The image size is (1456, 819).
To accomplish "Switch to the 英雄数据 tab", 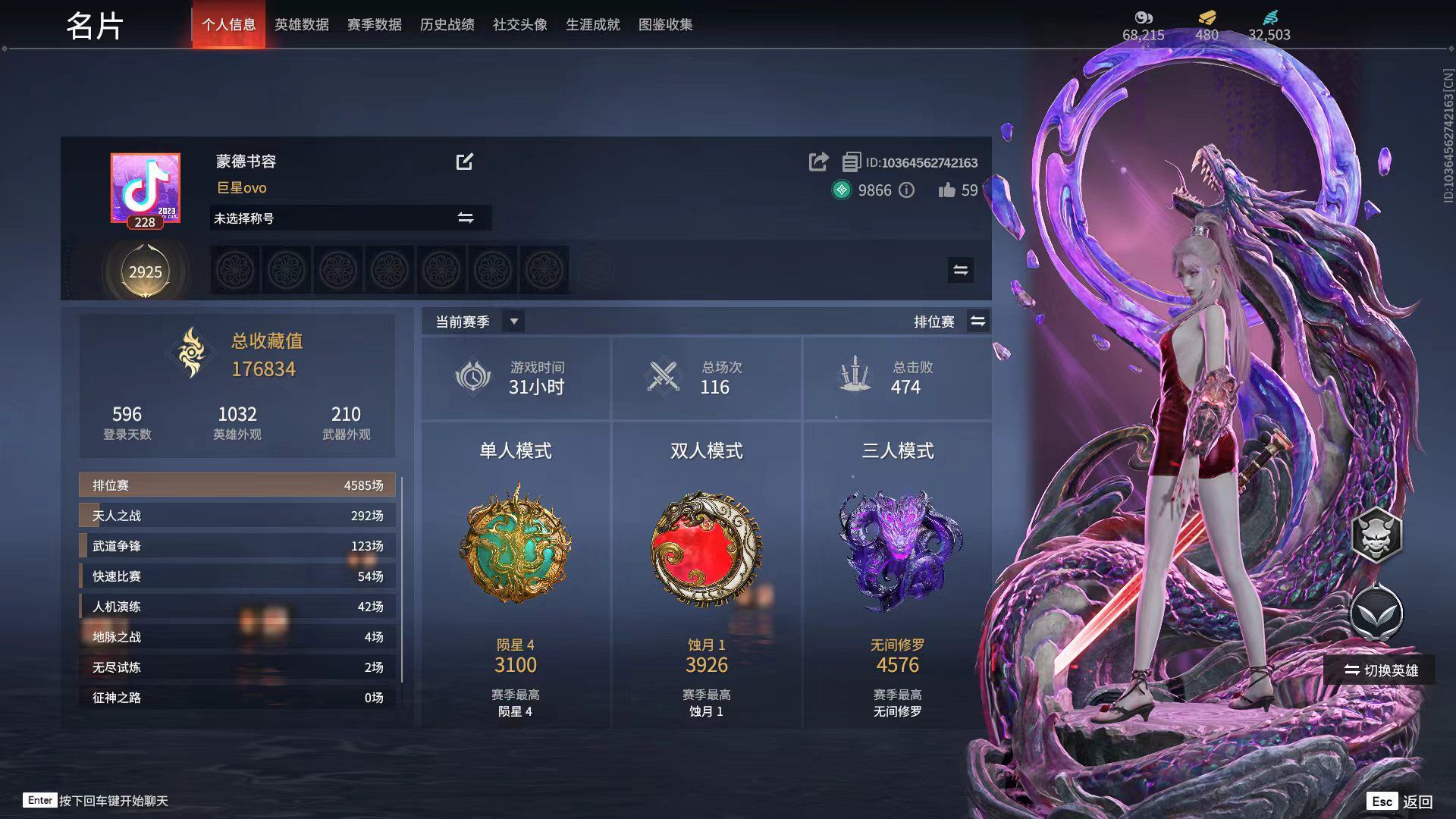I will 301,24.
